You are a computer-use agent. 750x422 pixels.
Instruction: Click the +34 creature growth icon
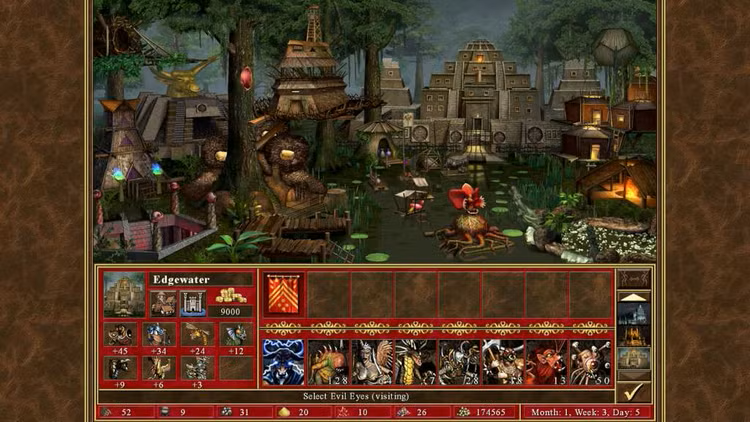[160, 334]
